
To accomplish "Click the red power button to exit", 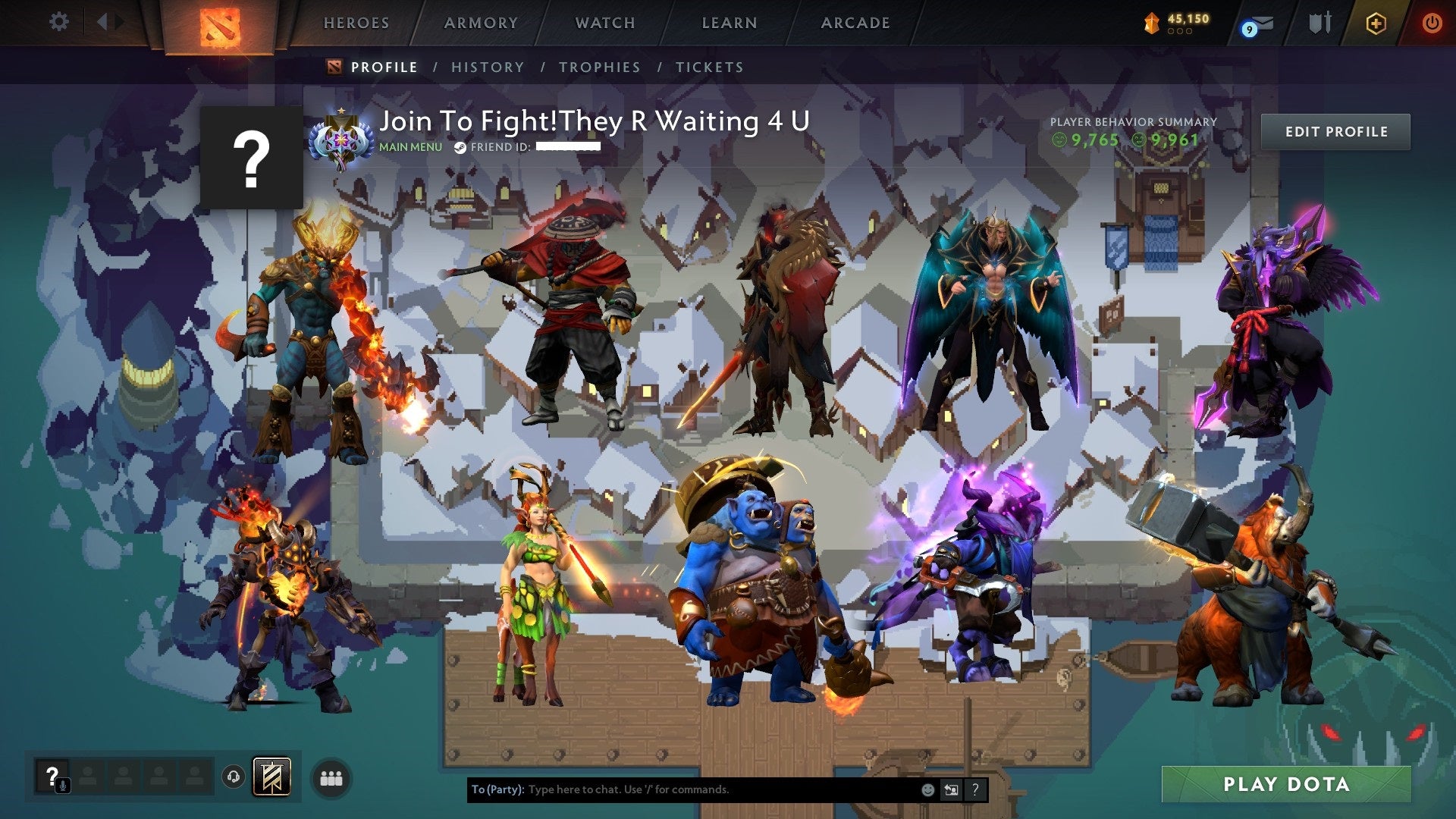I will point(1432,23).
